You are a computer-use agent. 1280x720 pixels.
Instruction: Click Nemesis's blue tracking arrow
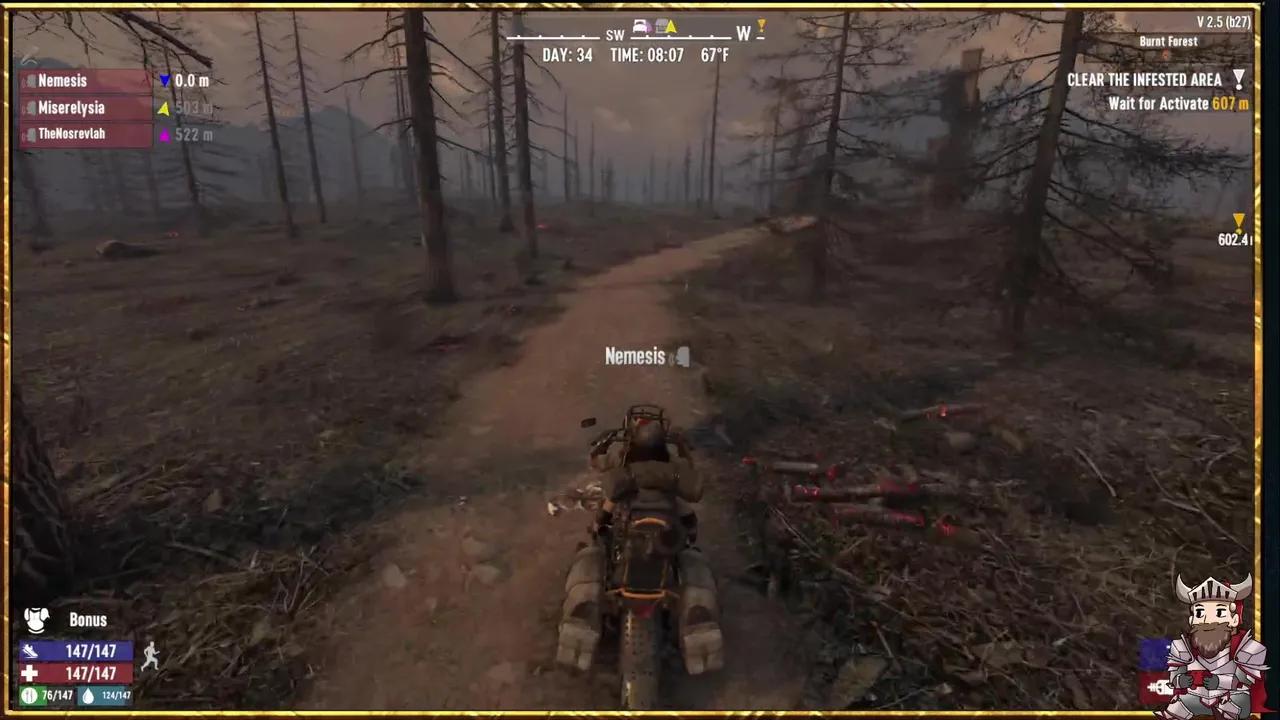point(164,81)
